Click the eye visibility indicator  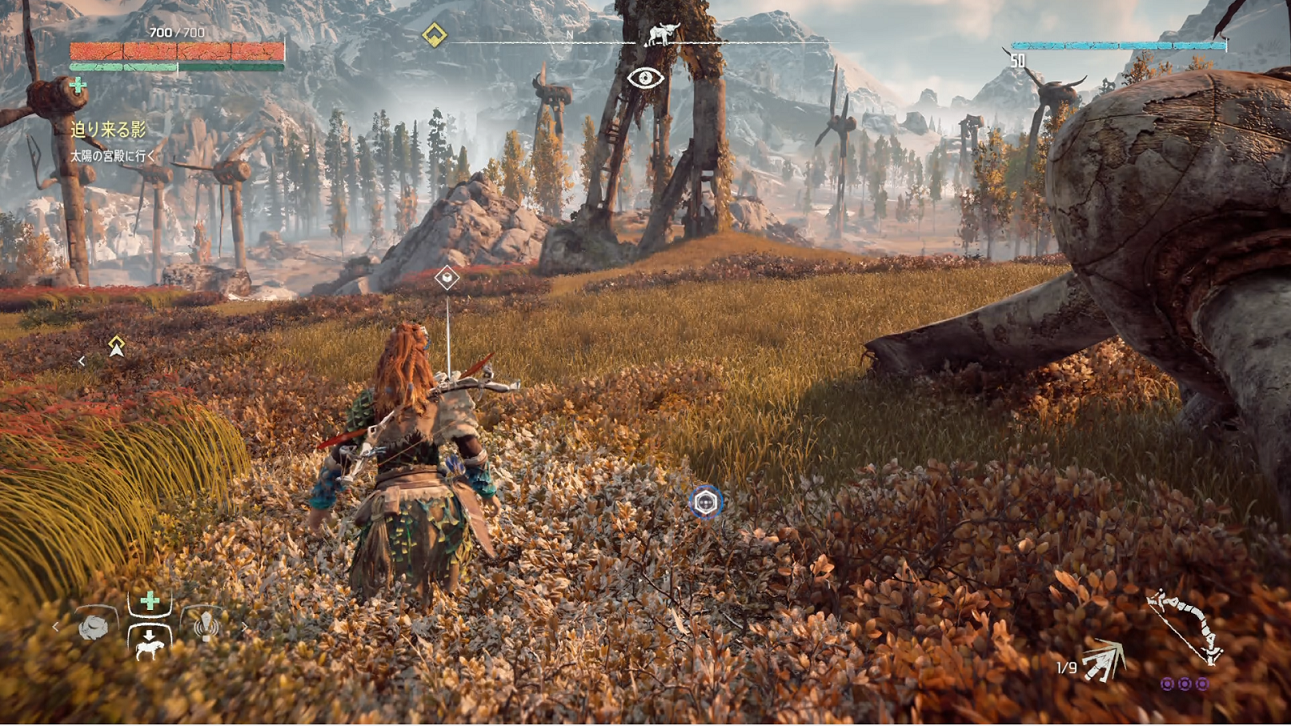coord(645,78)
